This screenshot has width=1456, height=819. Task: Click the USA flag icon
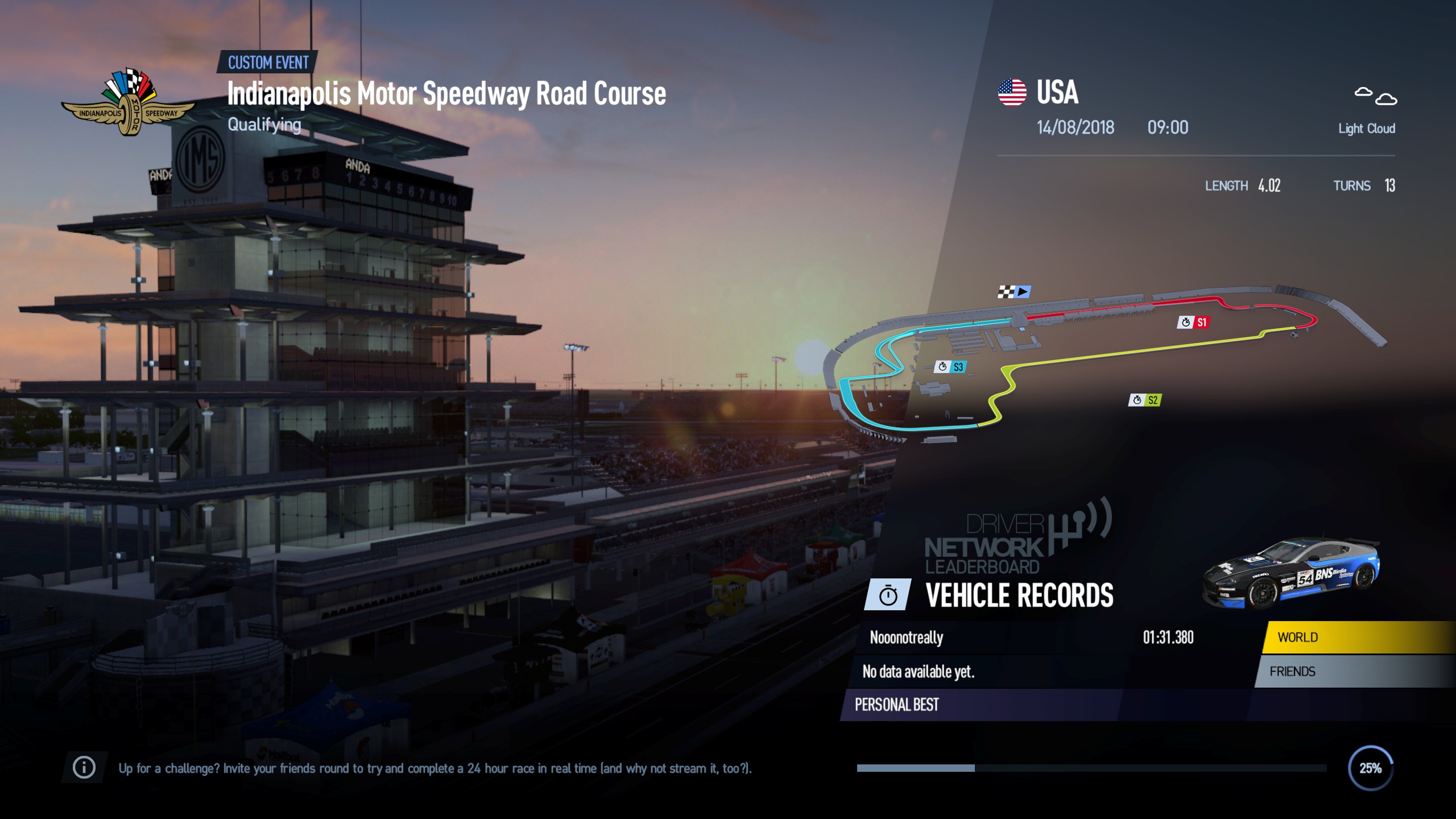tap(1012, 93)
